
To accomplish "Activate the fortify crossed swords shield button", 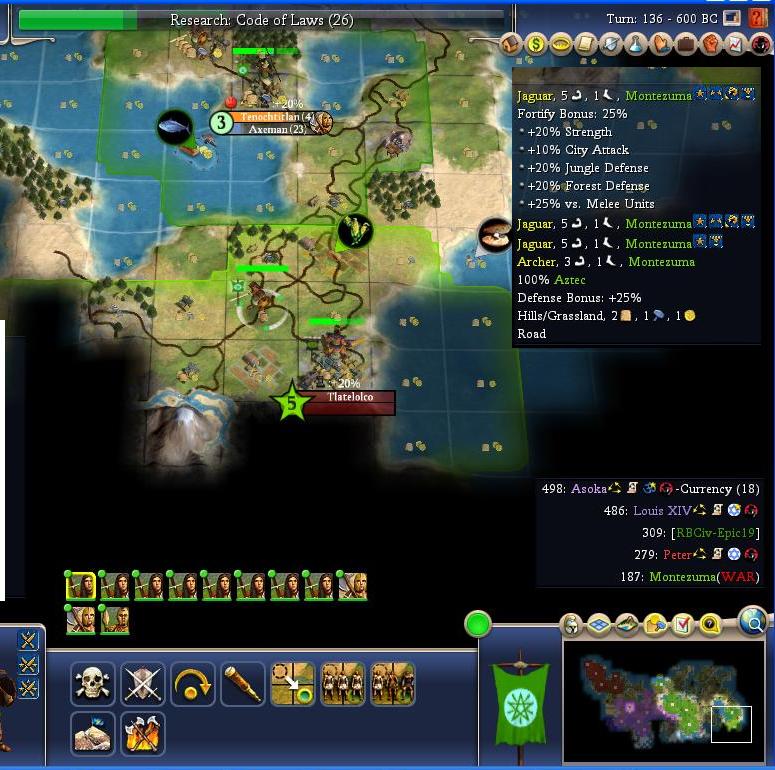I will coord(143,684).
